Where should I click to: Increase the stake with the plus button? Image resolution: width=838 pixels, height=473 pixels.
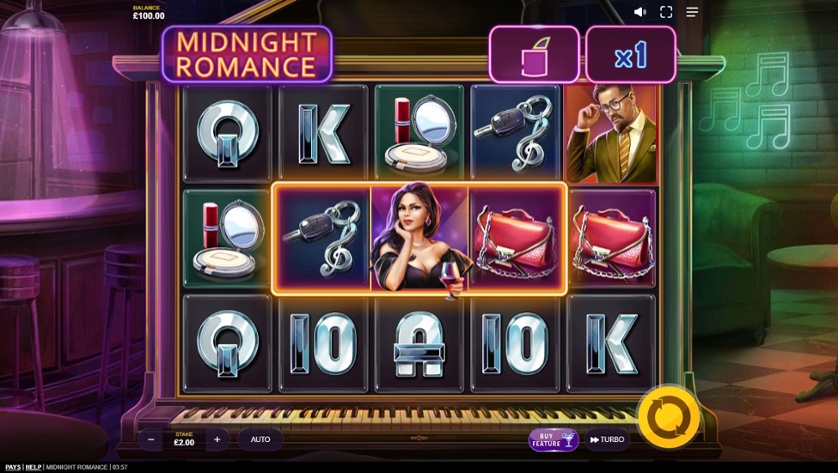pyautogui.click(x=217, y=439)
